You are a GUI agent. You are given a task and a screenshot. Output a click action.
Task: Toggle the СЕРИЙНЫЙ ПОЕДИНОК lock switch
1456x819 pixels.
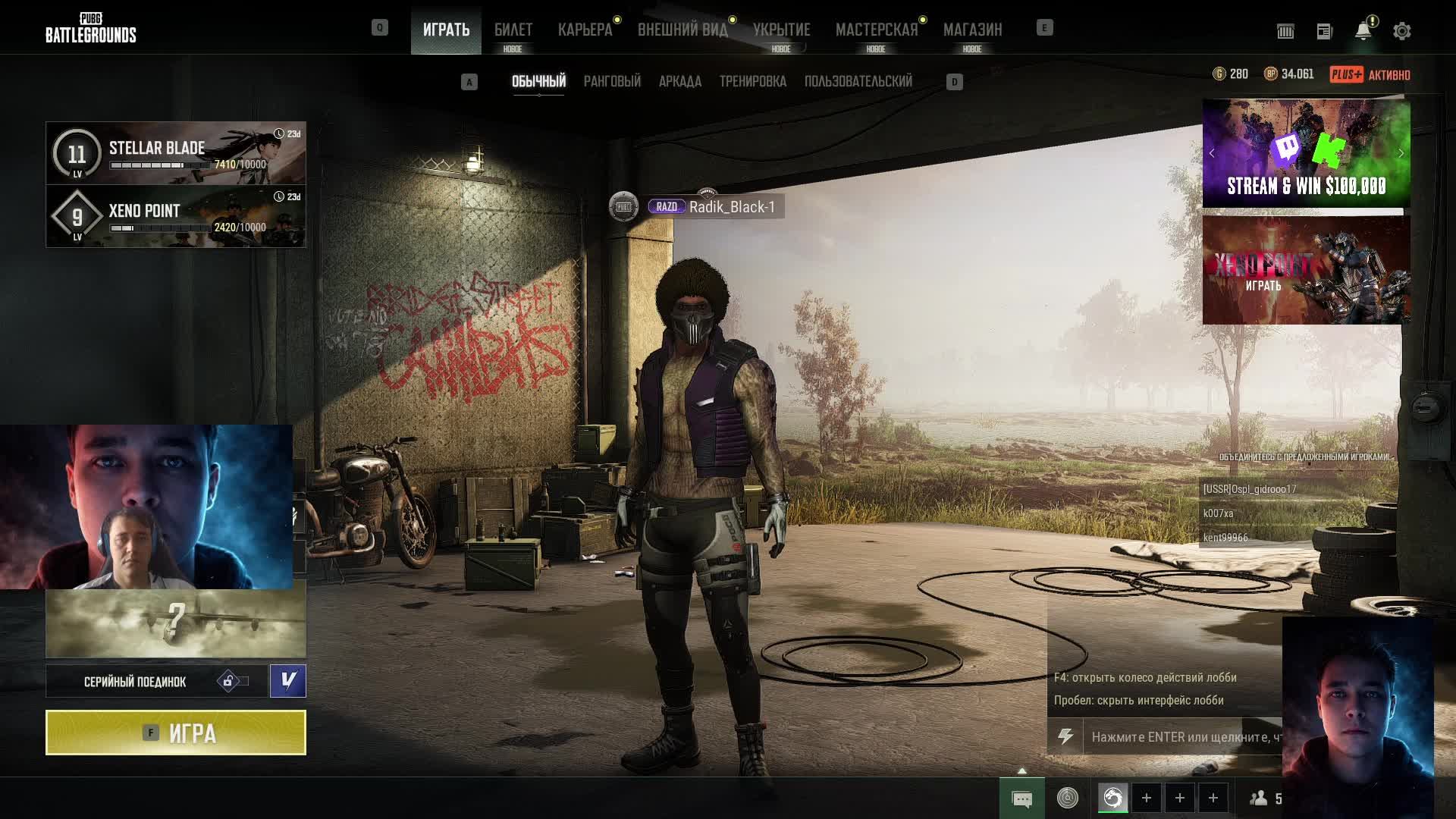(233, 681)
